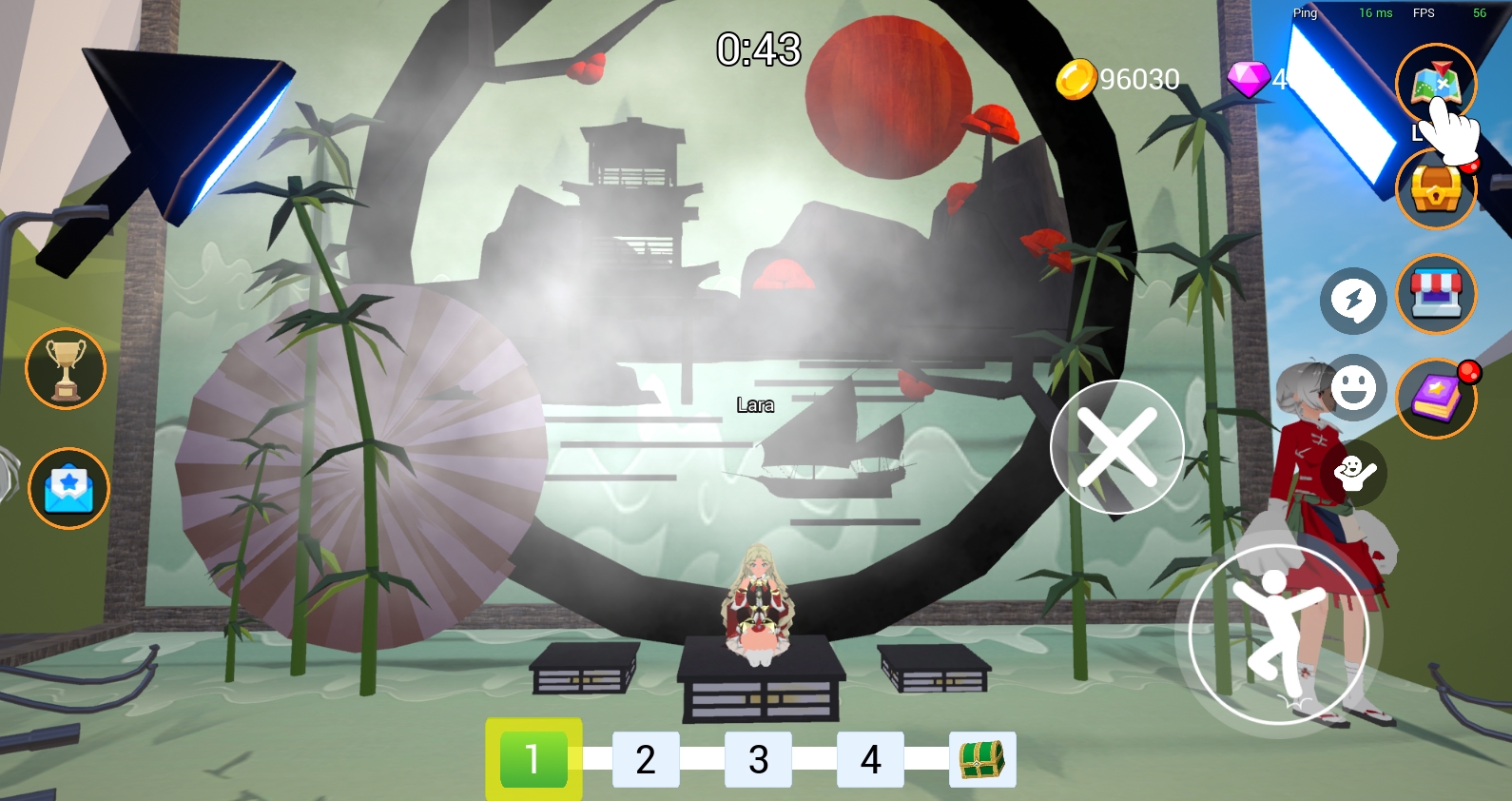Screen dimensions: 1512x801
Task: Click the green chest reward at bar end
Action: pyautogui.click(x=982, y=759)
